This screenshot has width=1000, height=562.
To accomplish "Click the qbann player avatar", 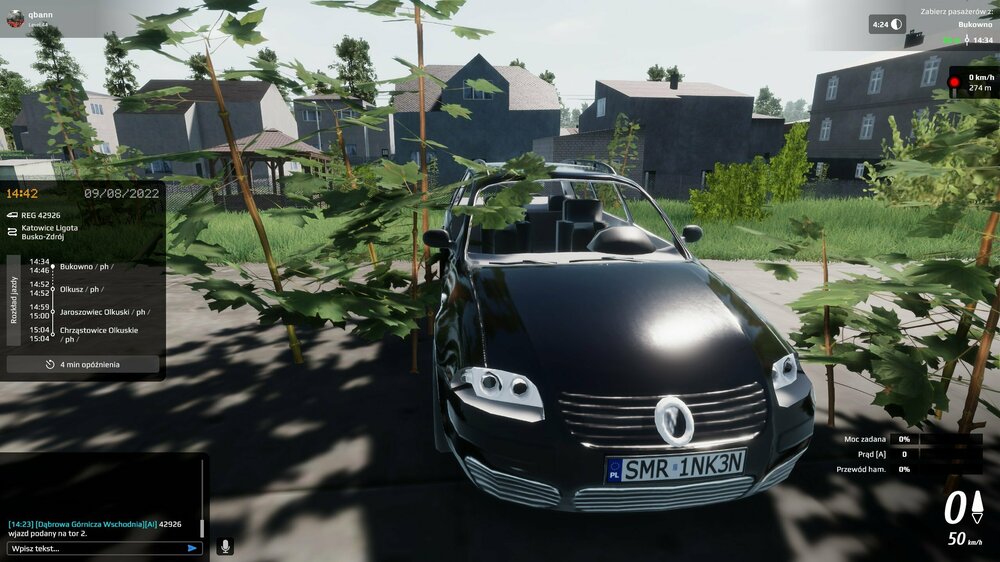I will (x=15, y=19).
